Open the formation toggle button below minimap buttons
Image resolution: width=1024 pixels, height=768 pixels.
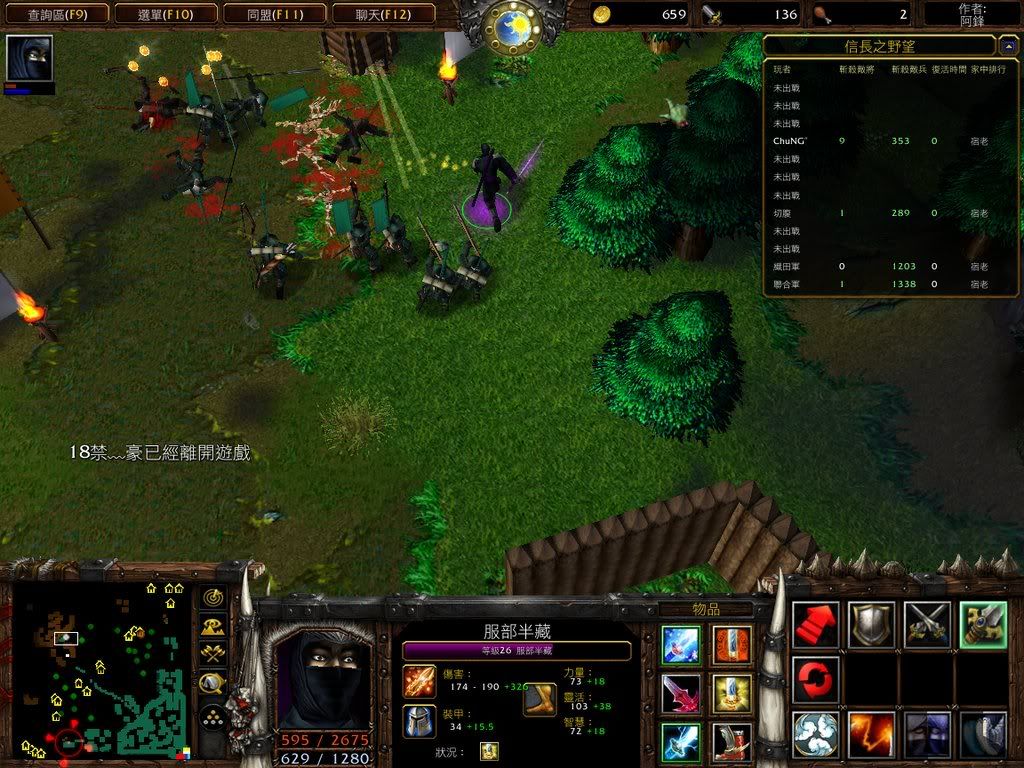(212, 717)
